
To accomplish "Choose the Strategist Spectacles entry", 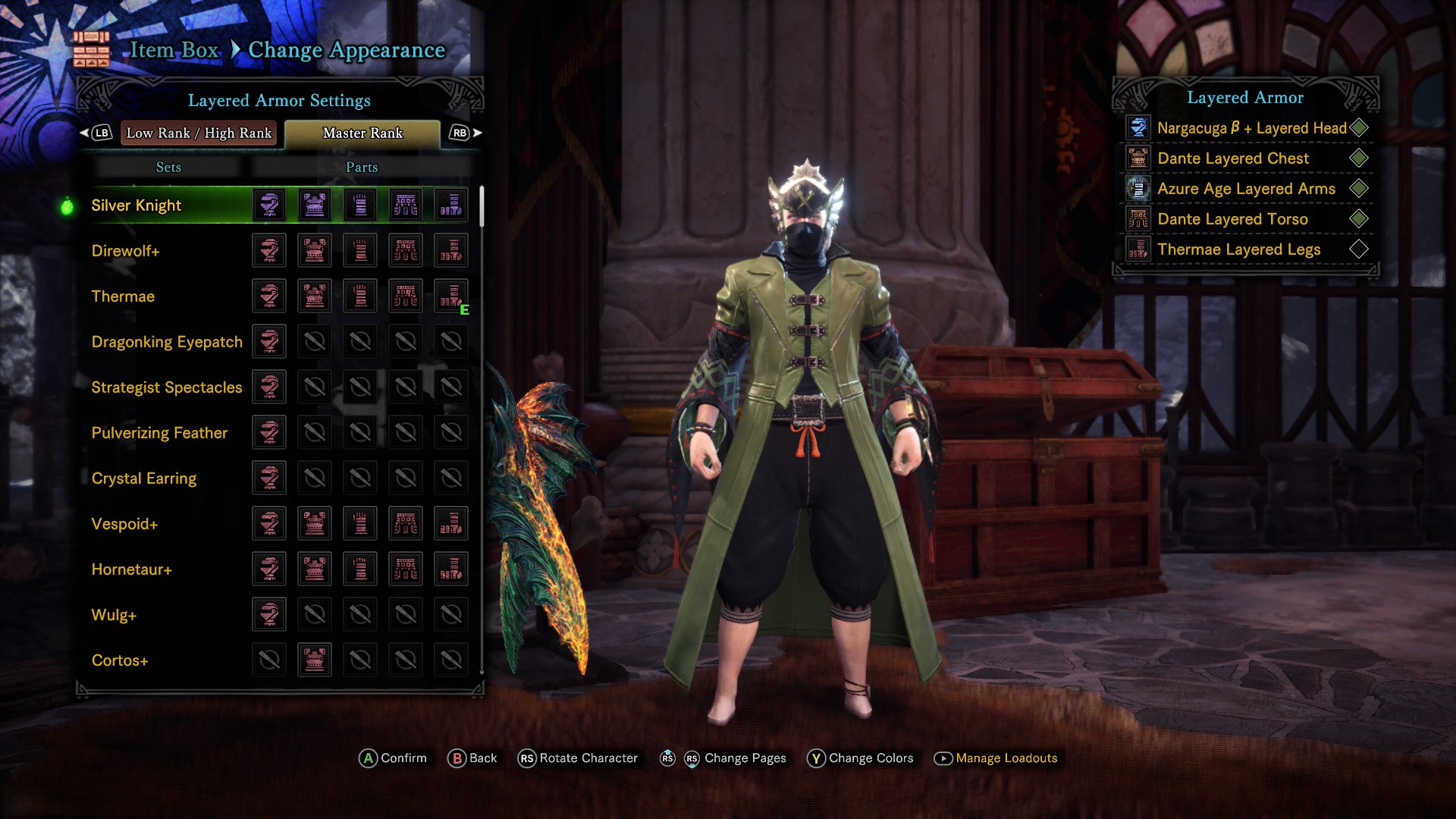I will (x=167, y=388).
